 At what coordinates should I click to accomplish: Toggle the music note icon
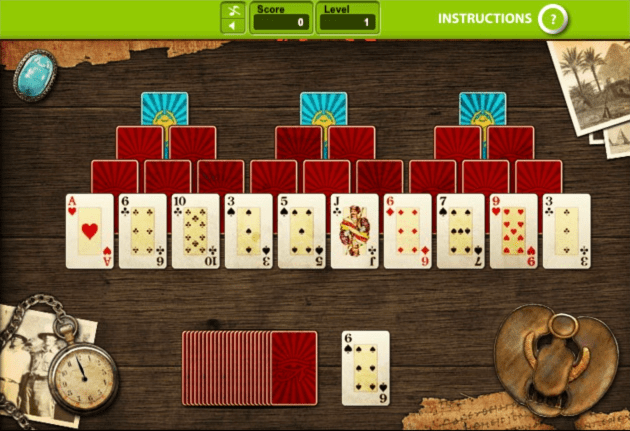[233, 10]
